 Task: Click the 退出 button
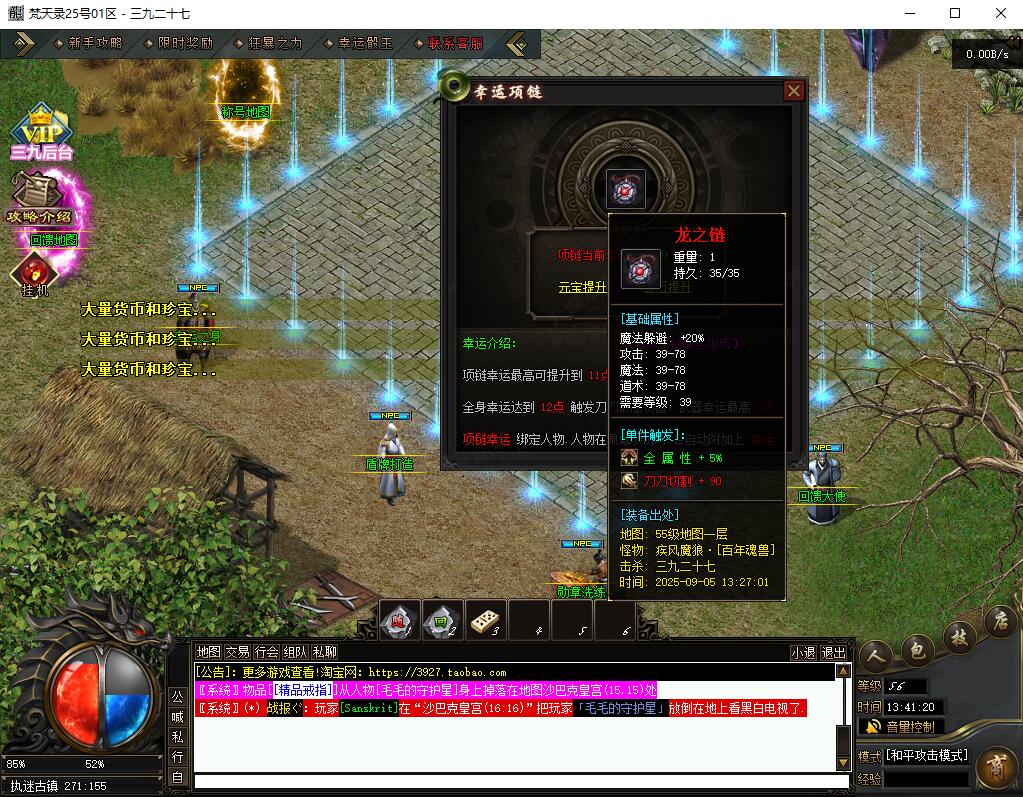click(x=833, y=653)
